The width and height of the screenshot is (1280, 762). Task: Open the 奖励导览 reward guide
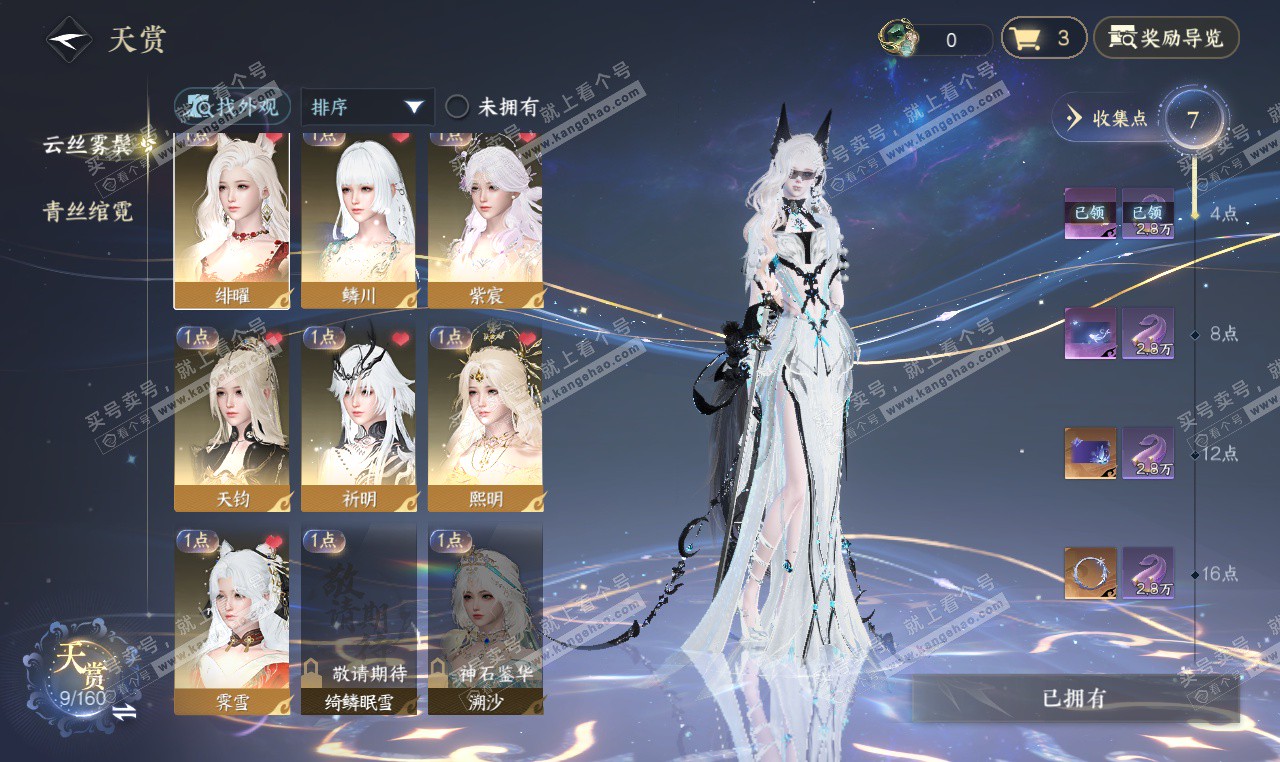1166,39
